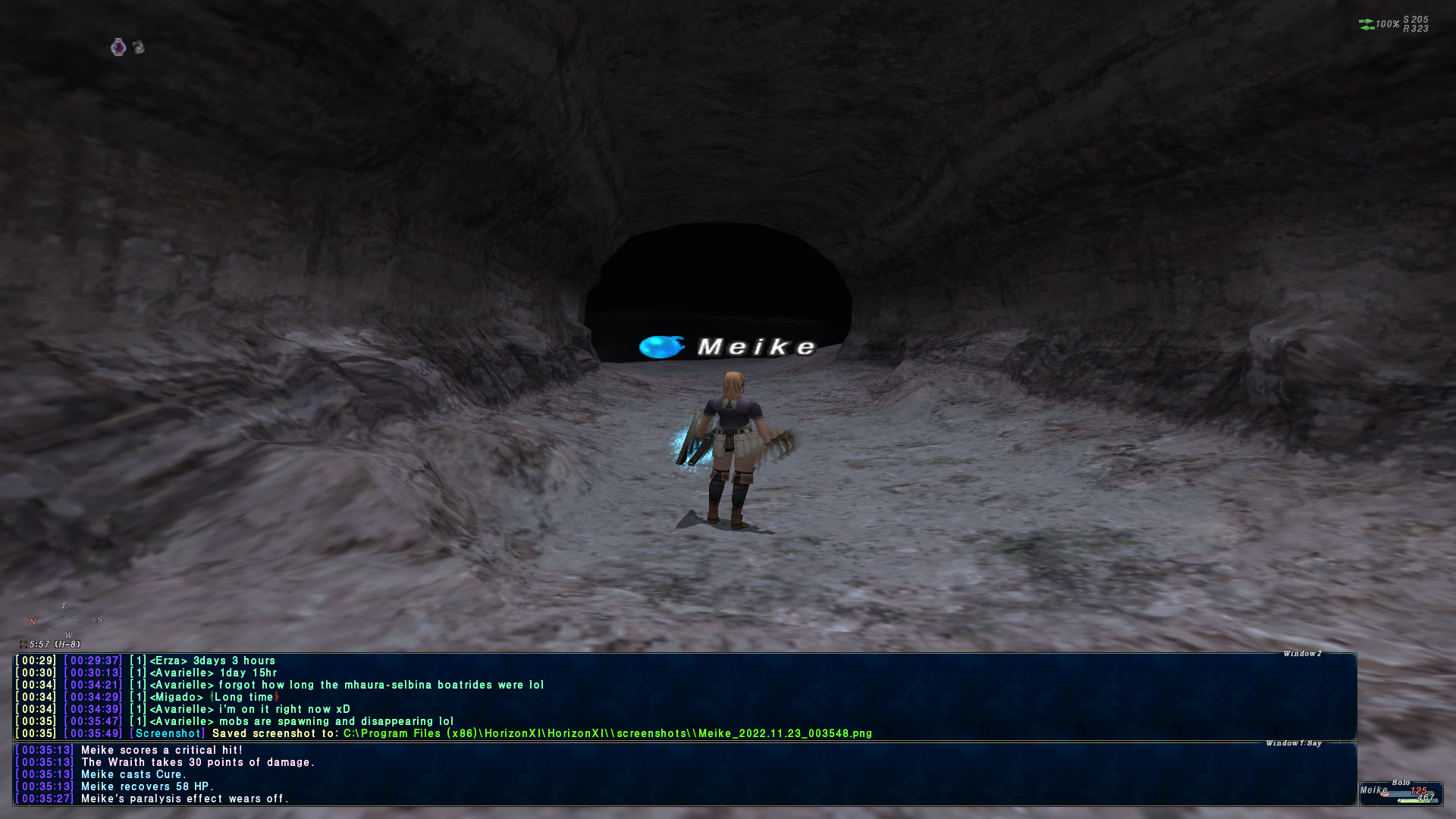Click the green upload arrow network indicator

(x=1367, y=21)
